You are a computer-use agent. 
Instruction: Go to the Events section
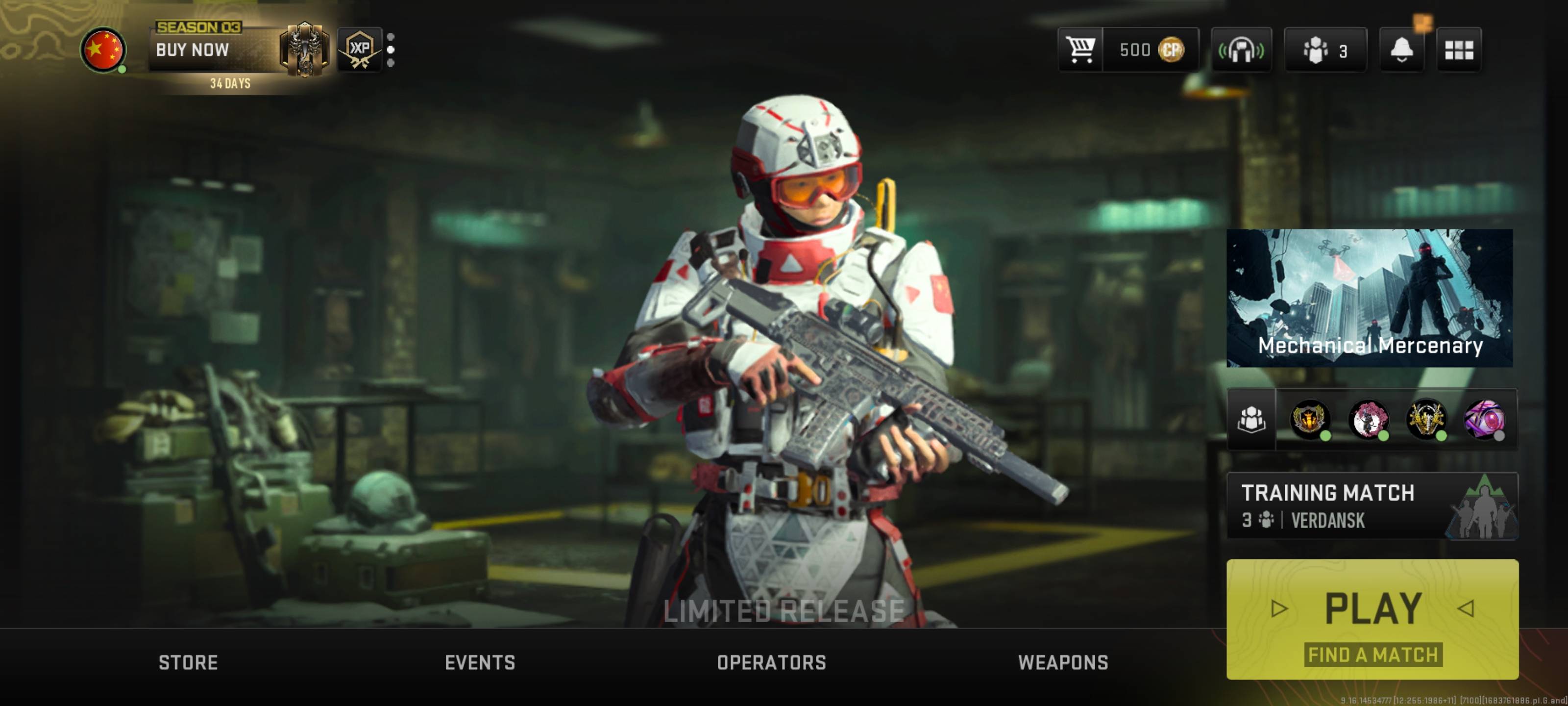pyautogui.click(x=480, y=662)
